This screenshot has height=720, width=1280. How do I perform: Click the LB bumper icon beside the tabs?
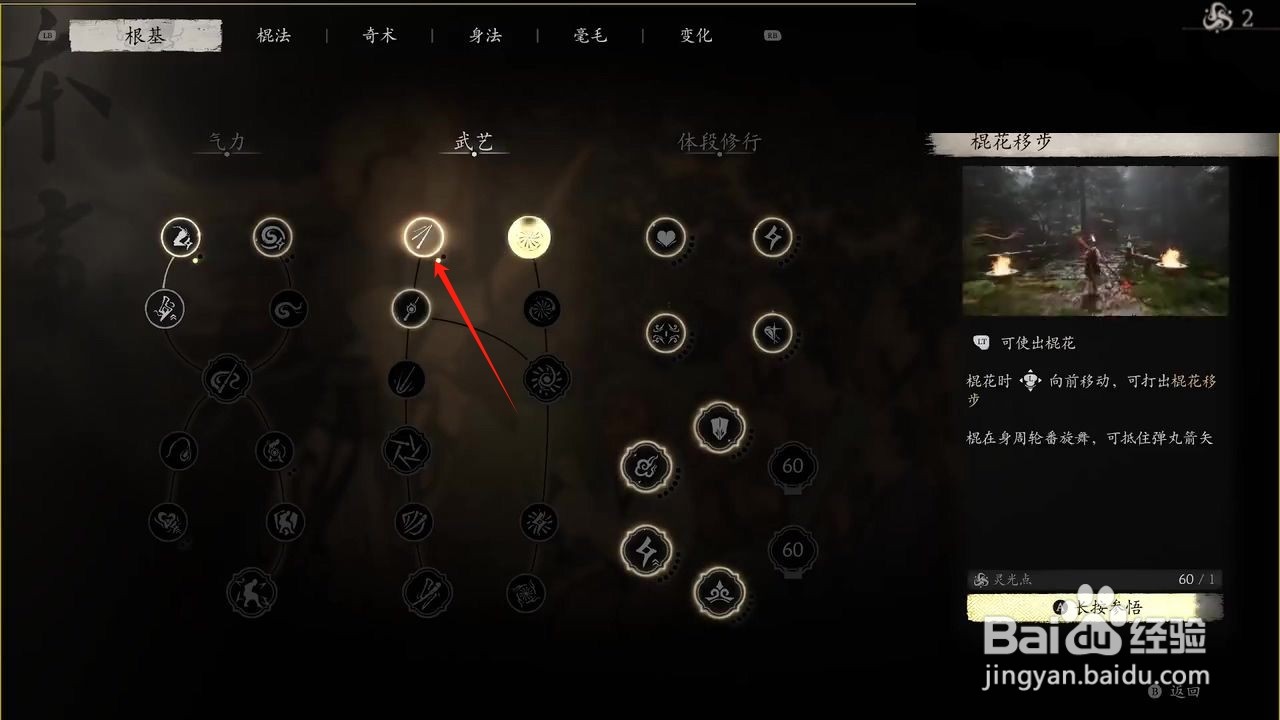pyautogui.click(x=47, y=33)
